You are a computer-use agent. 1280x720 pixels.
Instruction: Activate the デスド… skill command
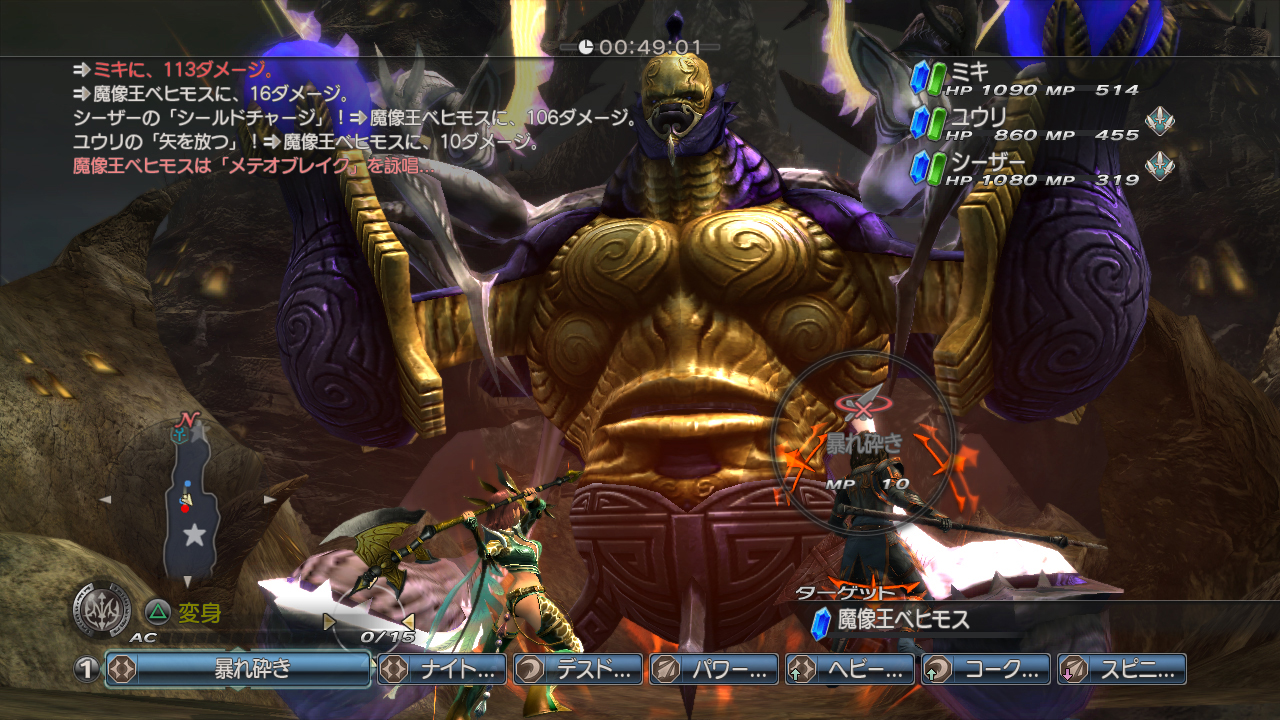pos(578,669)
